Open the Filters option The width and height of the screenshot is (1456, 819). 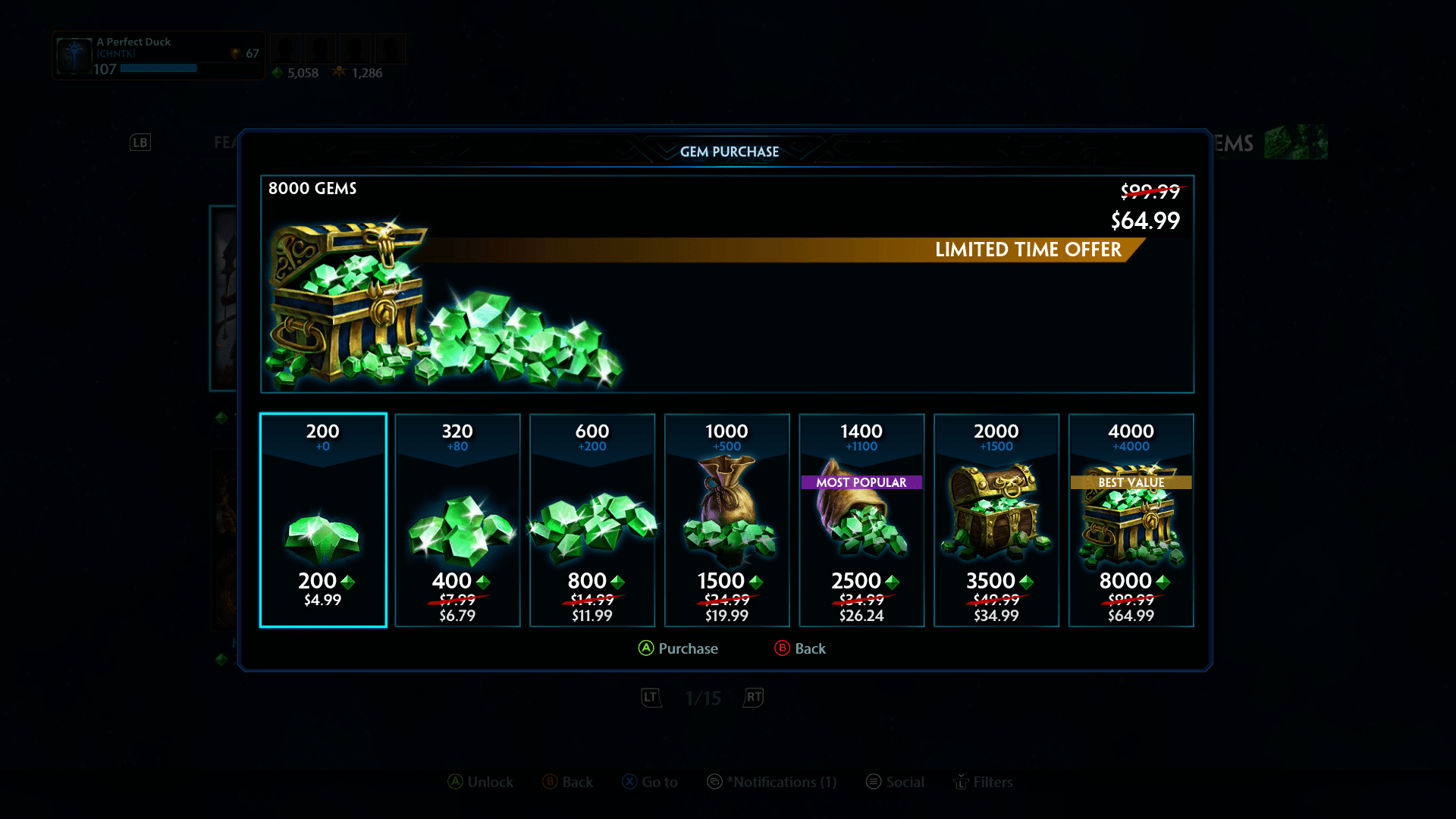coord(984,782)
